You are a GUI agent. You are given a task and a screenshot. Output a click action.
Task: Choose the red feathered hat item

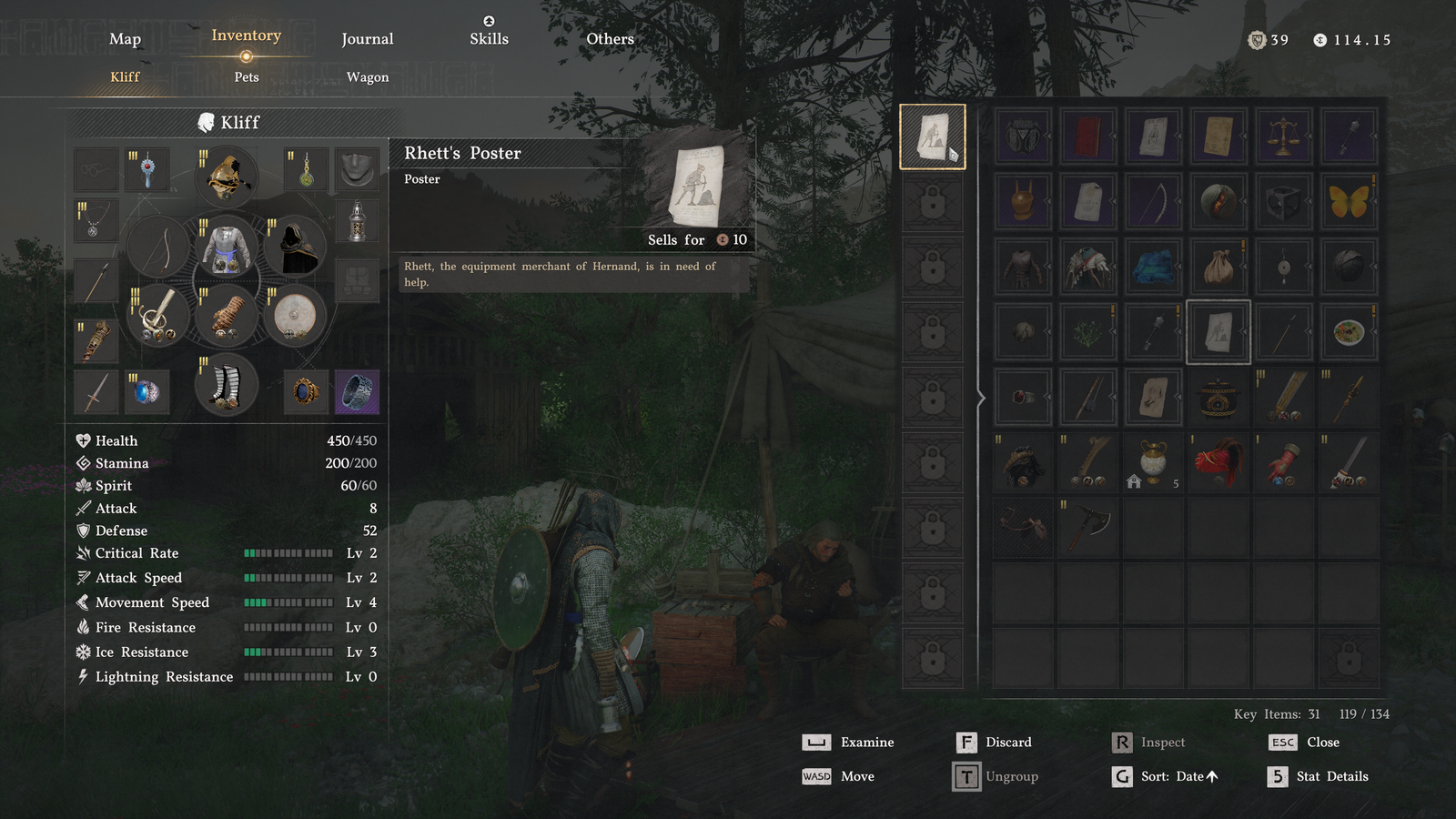1218,462
